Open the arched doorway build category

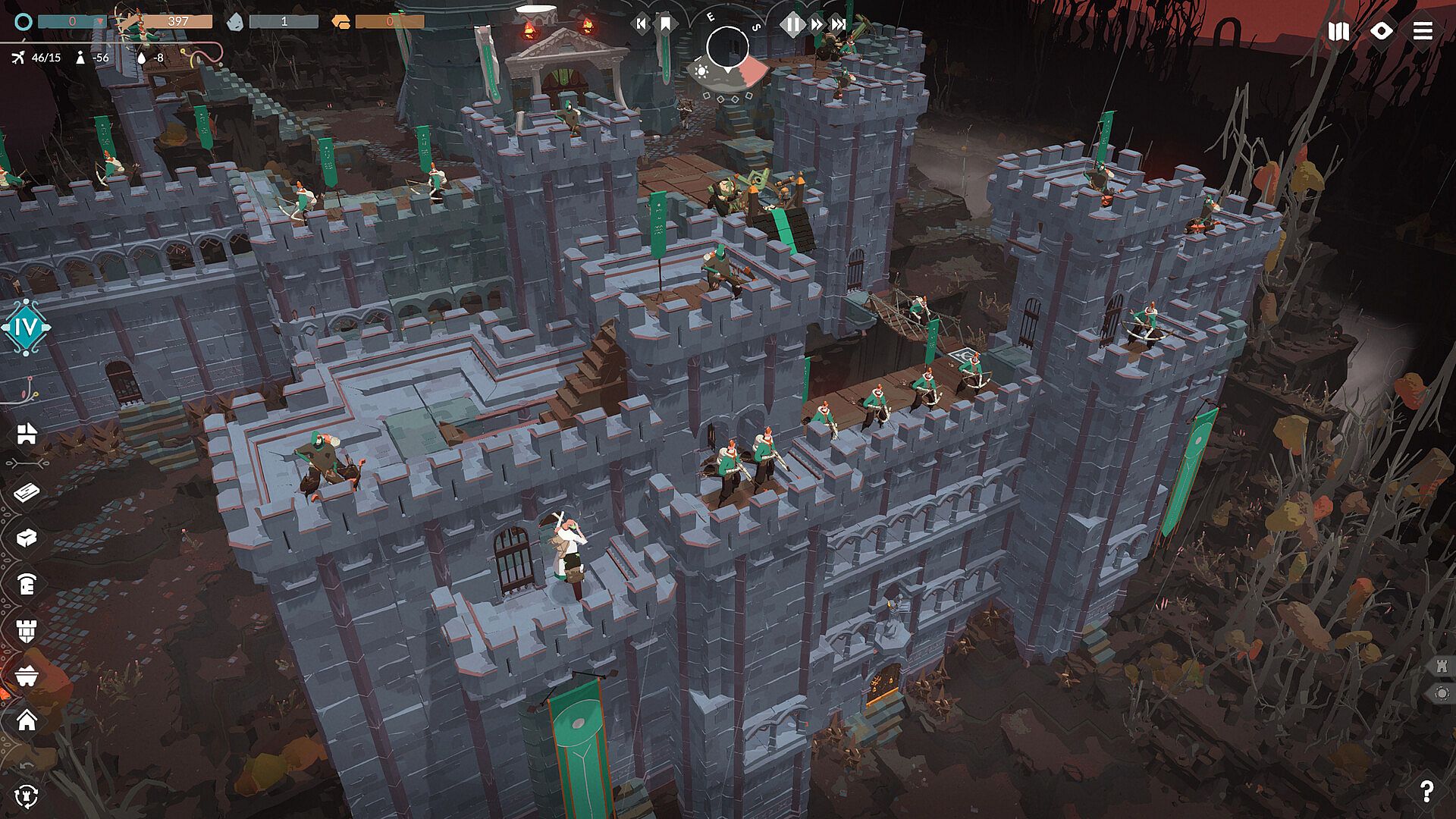27,584
